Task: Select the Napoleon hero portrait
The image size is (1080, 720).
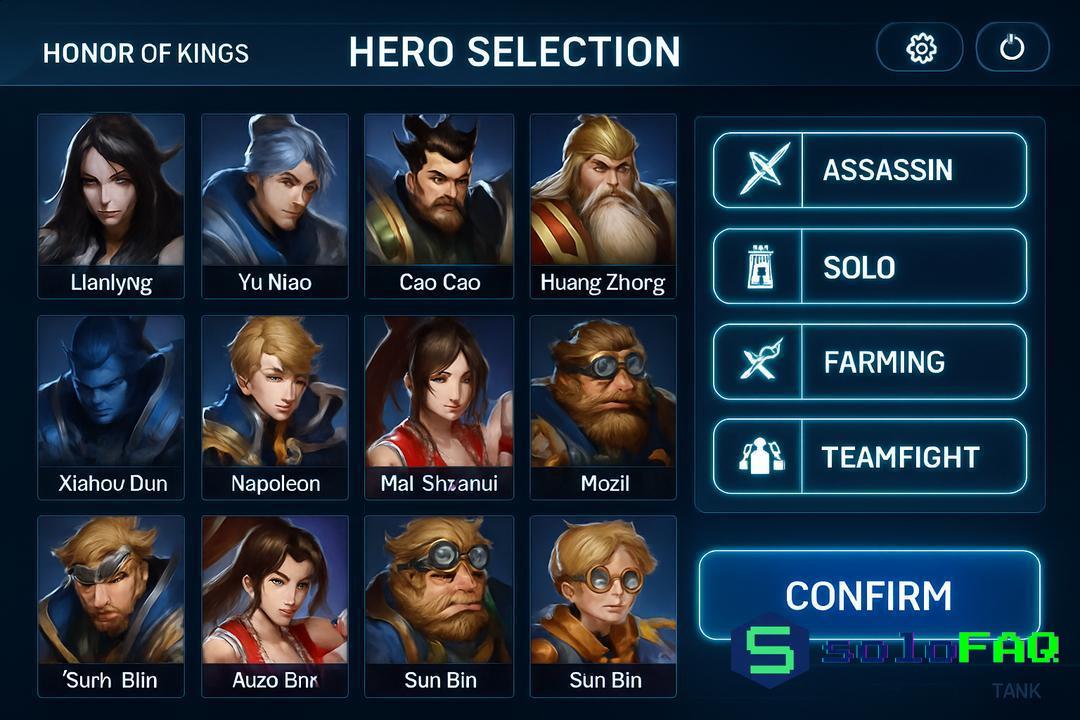Action: 275,407
